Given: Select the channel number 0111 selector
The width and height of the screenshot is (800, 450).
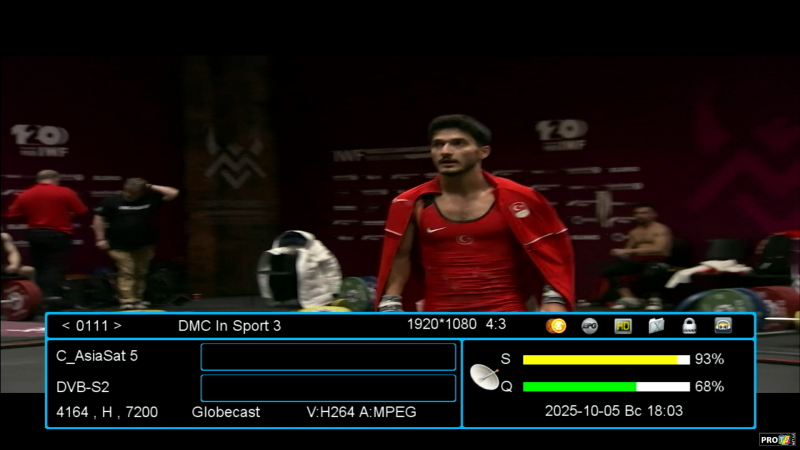Looking at the screenshot, I should 92,326.
